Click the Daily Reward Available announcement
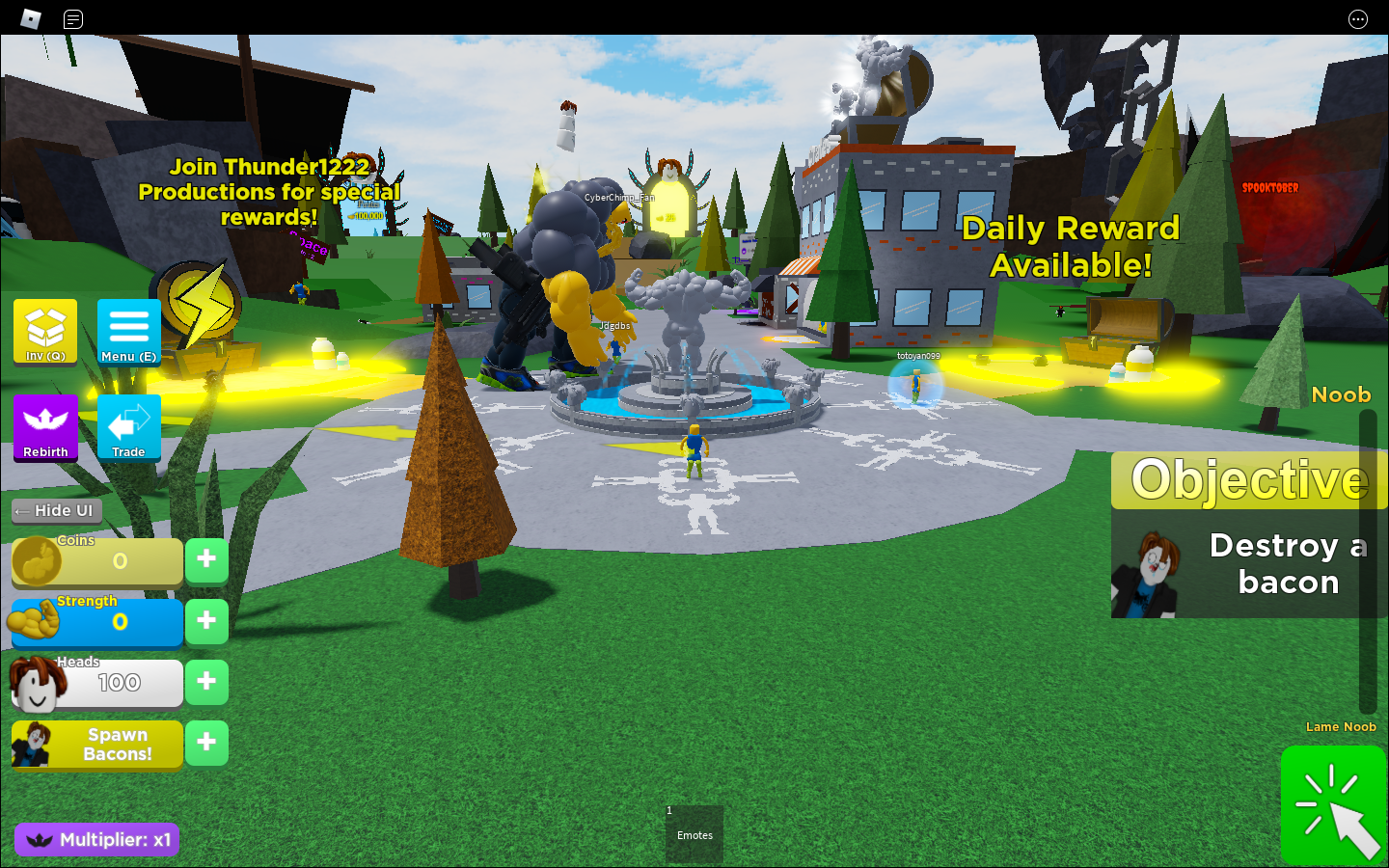Viewport: 1389px width, 868px height. (x=1071, y=247)
